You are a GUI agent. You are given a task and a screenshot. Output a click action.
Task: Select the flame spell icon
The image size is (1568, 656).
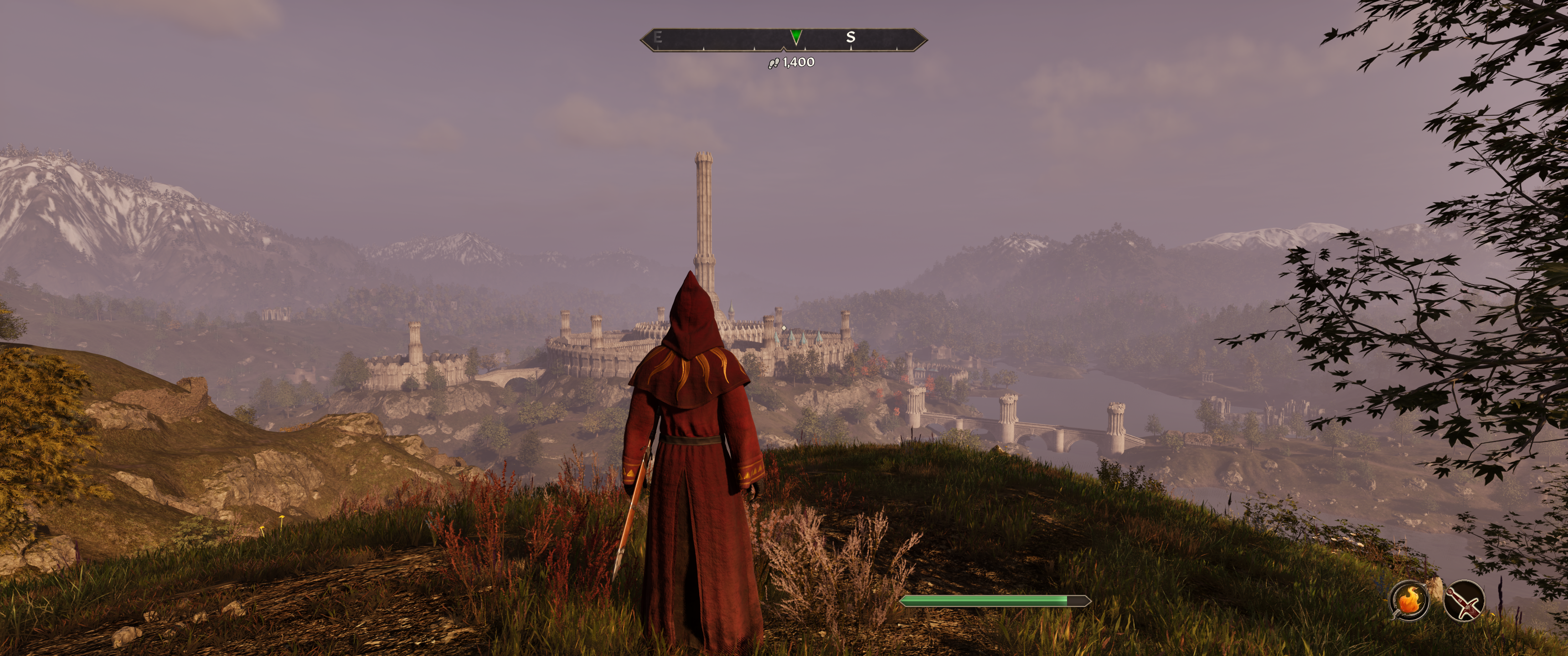[x=1409, y=600]
